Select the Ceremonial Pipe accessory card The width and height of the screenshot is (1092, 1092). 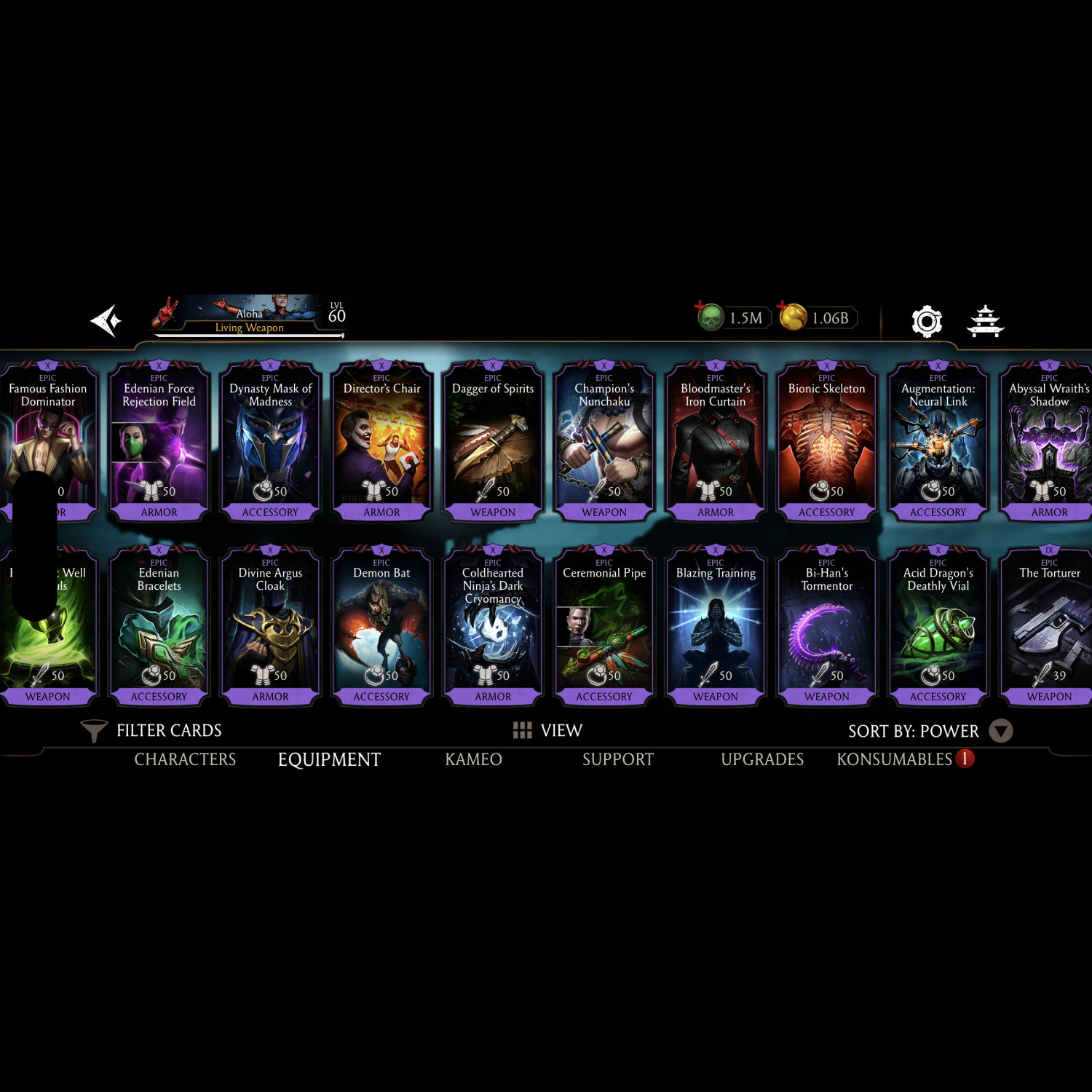click(604, 626)
